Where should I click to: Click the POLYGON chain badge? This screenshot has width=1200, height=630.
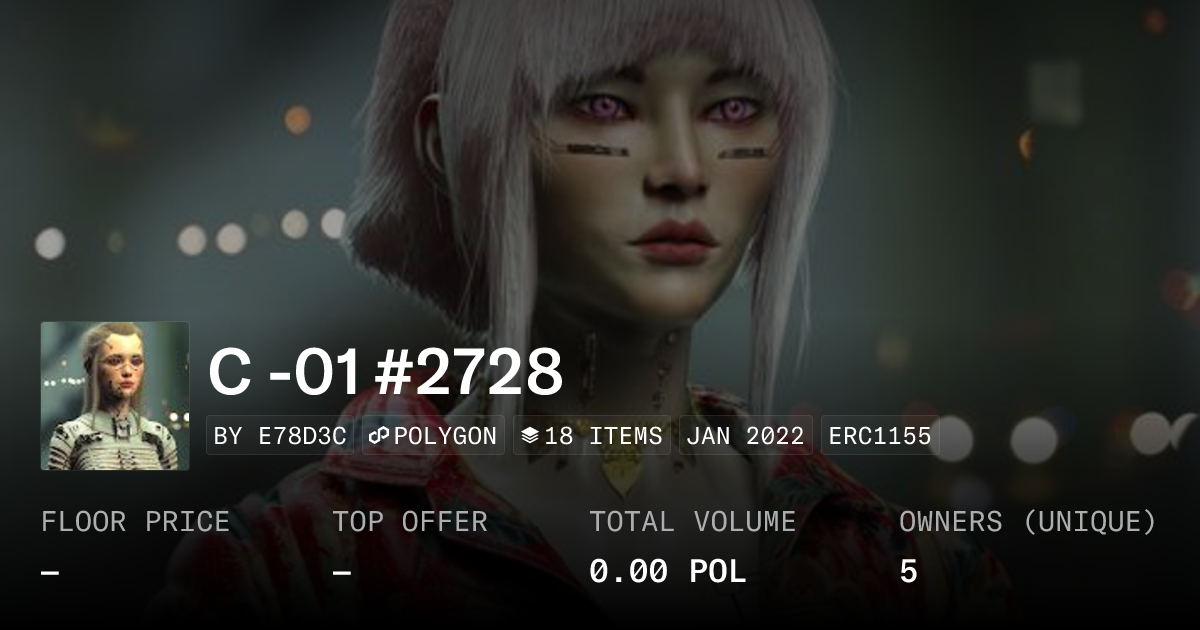[x=433, y=436]
